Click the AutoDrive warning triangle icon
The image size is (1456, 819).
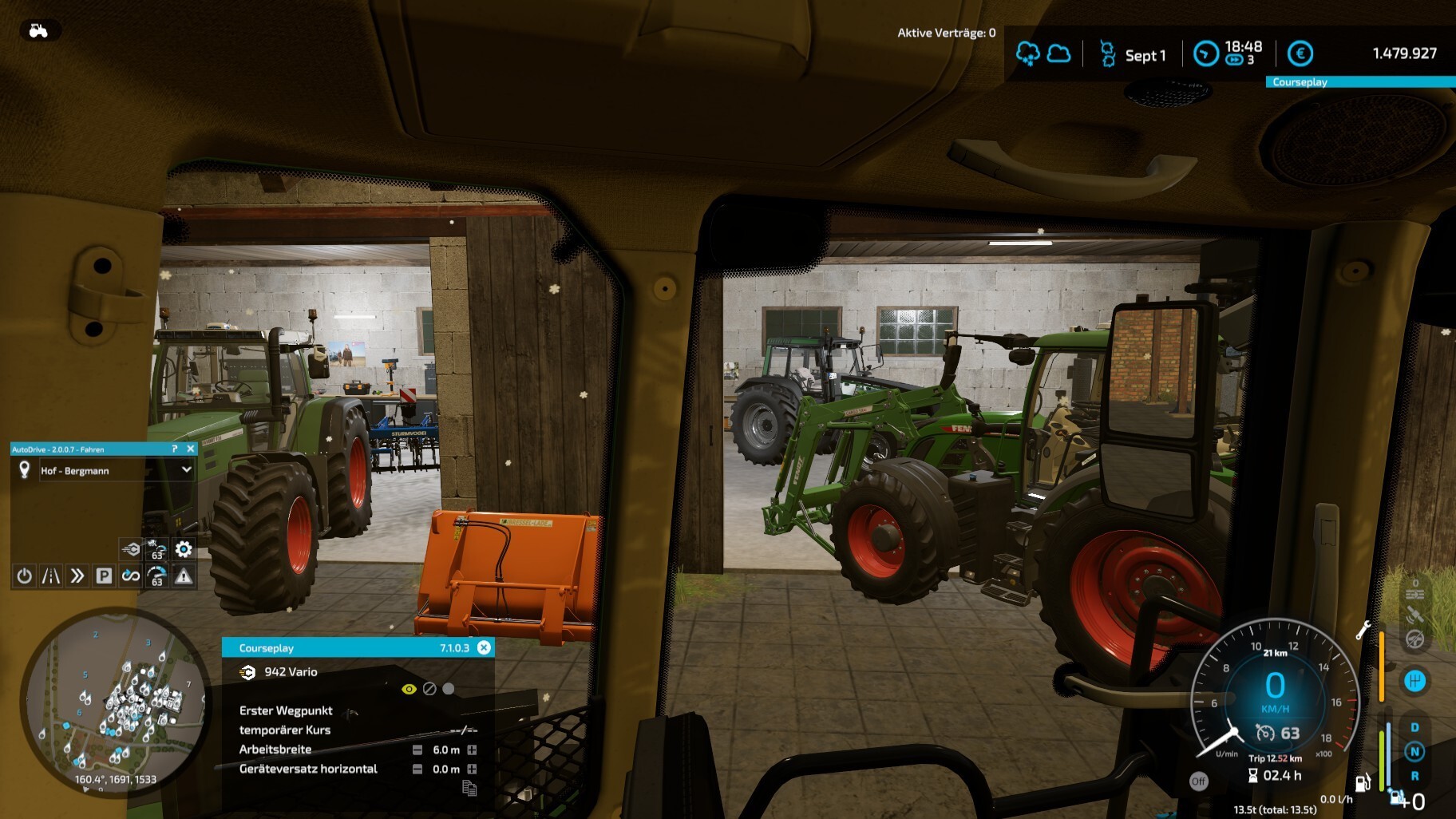184,576
